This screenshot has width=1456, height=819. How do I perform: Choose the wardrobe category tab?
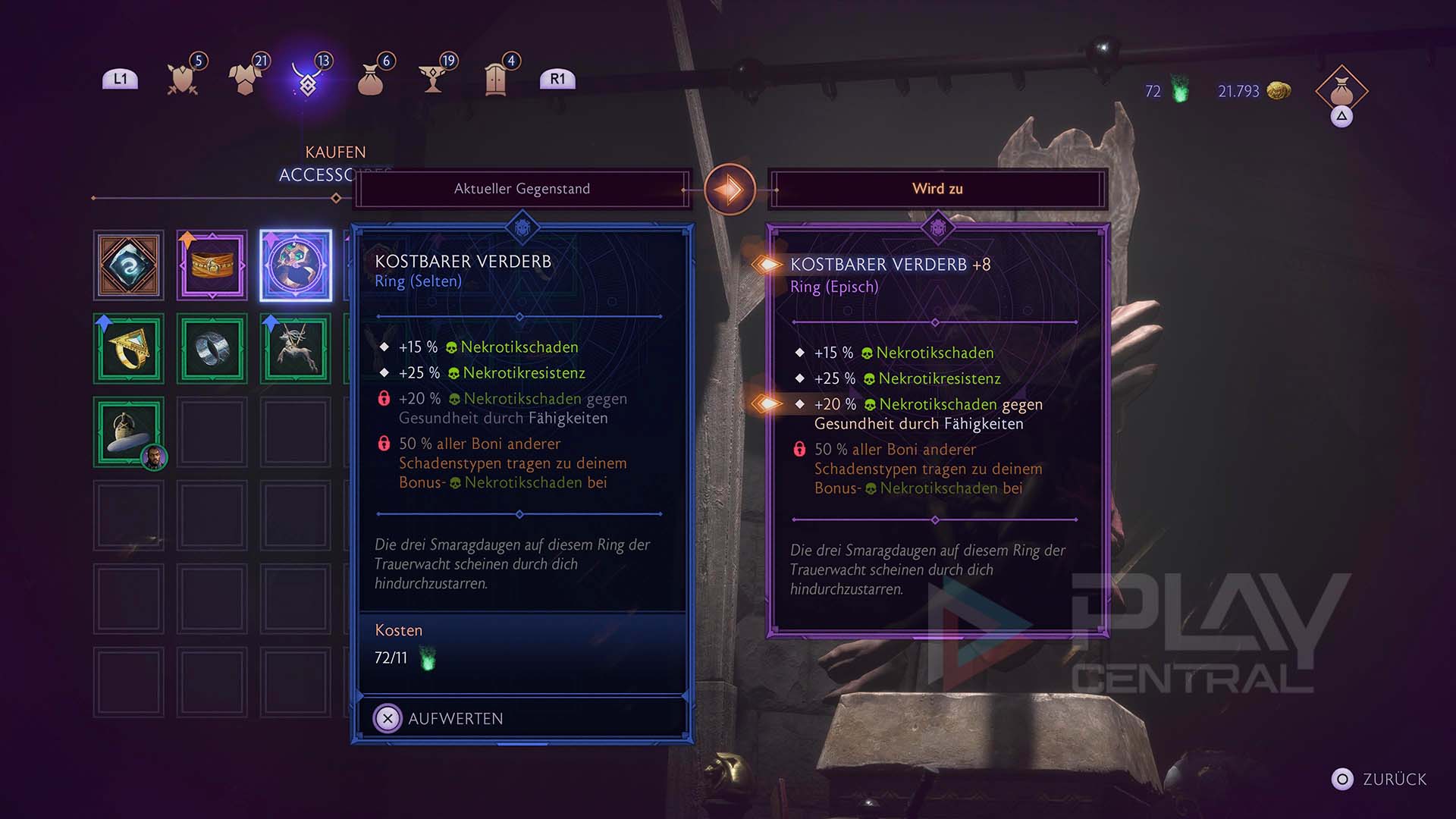click(x=496, y=79)
